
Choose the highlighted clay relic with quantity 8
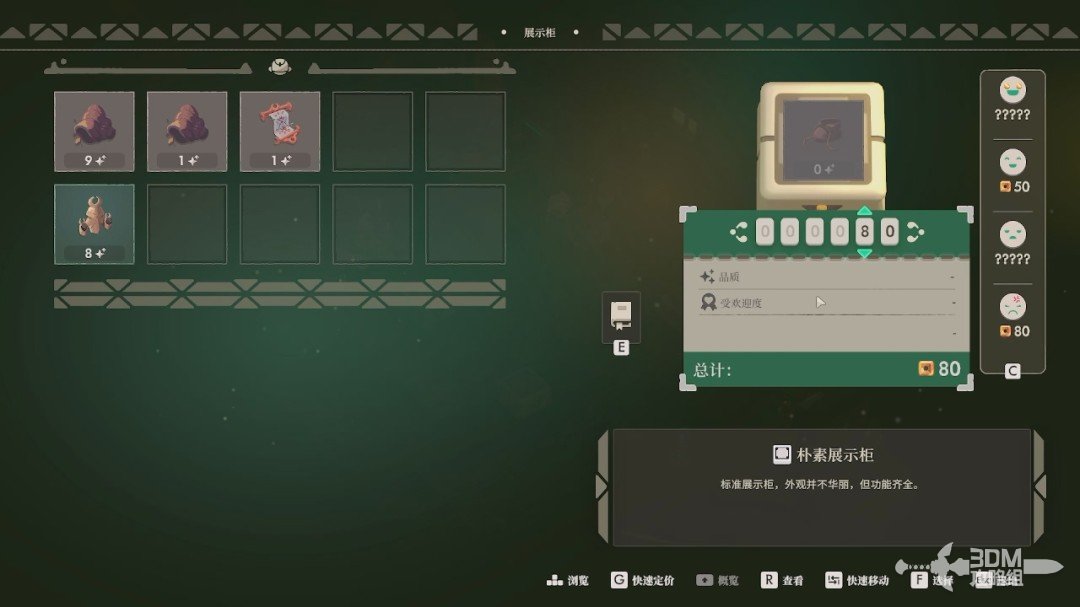coord(94,224)
